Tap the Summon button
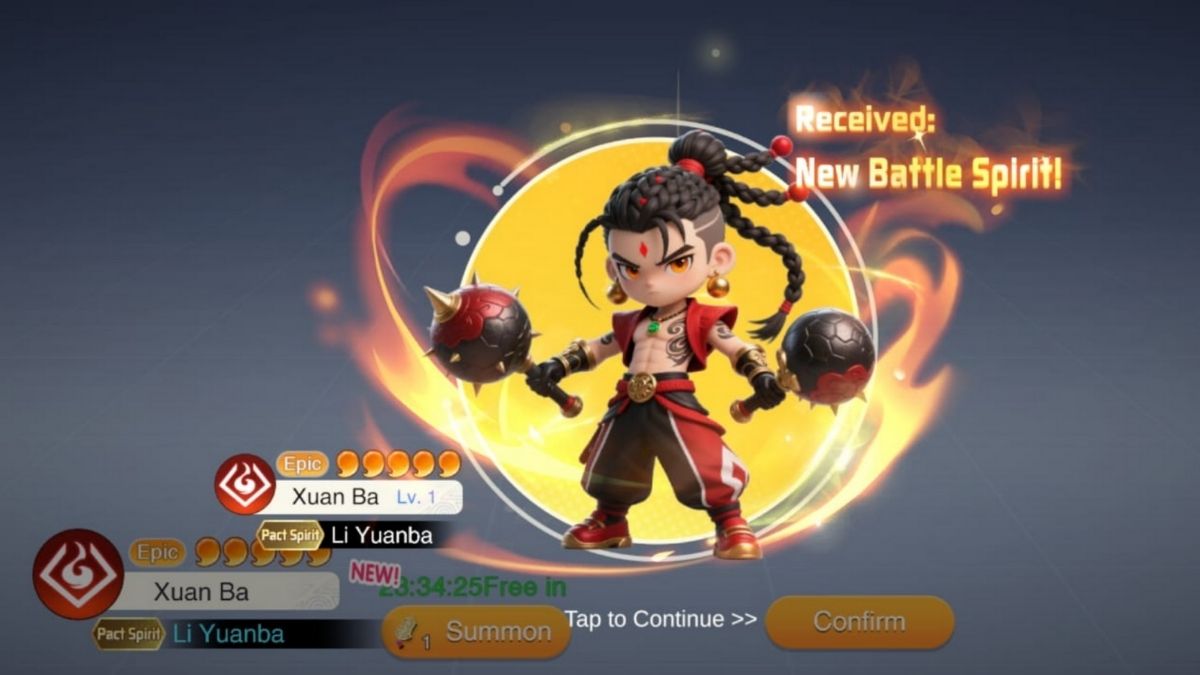Viewport: 1200px width, 675px height. [477, 632]
